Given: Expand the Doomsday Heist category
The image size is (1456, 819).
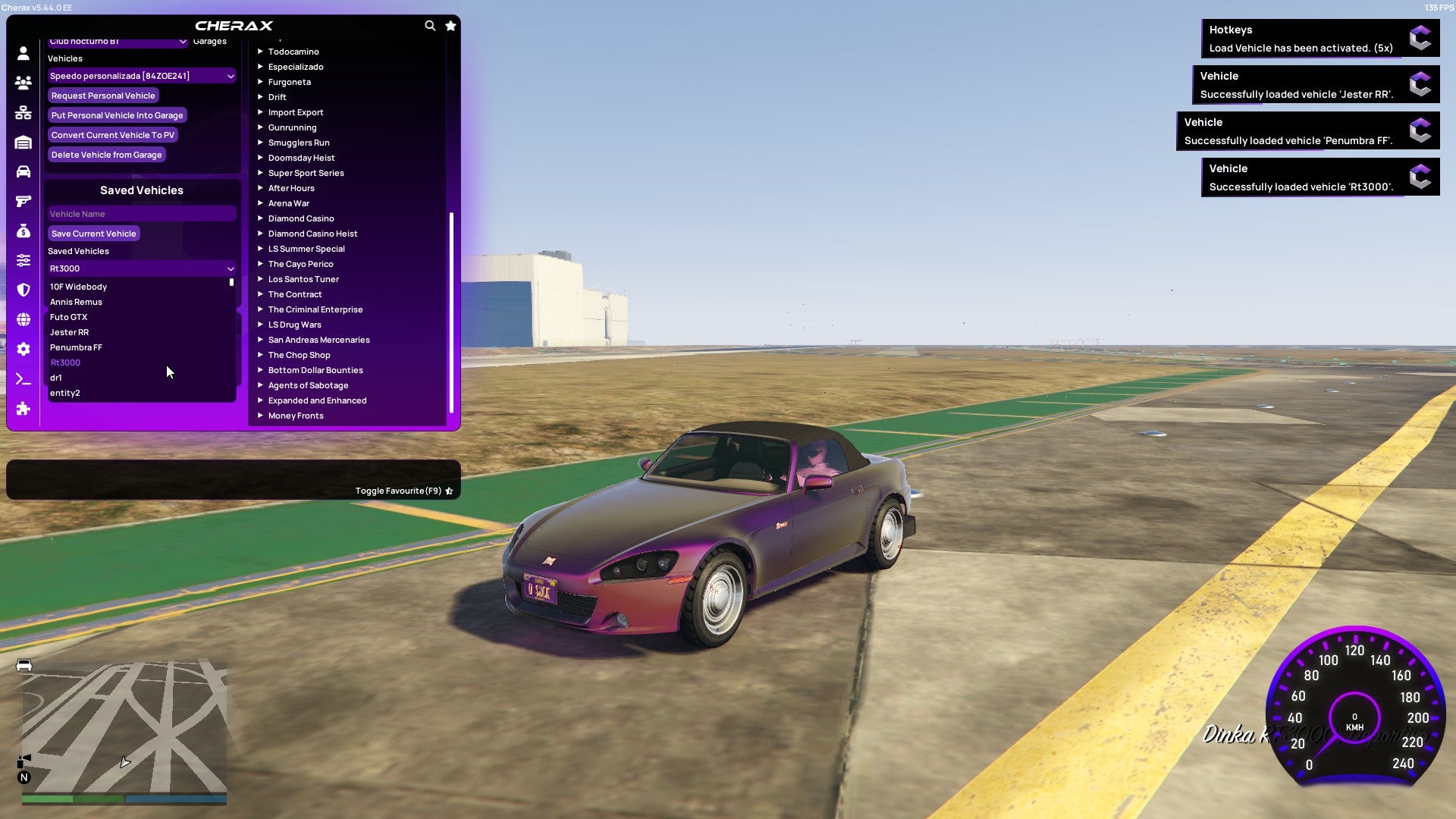Looking at the screenshot, I should click(x=300, y=158).
